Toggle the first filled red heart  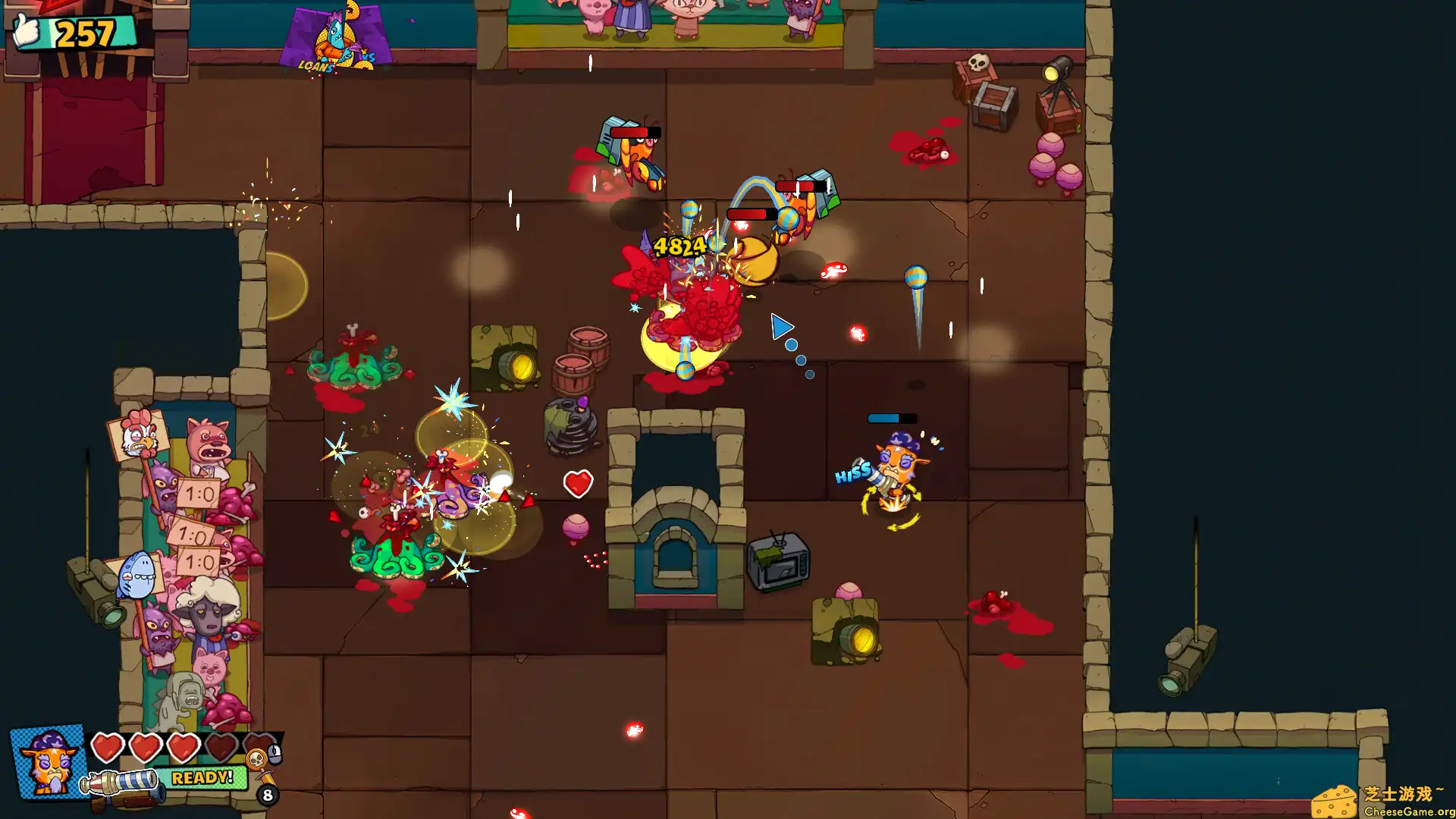click(x=107, y=747)
